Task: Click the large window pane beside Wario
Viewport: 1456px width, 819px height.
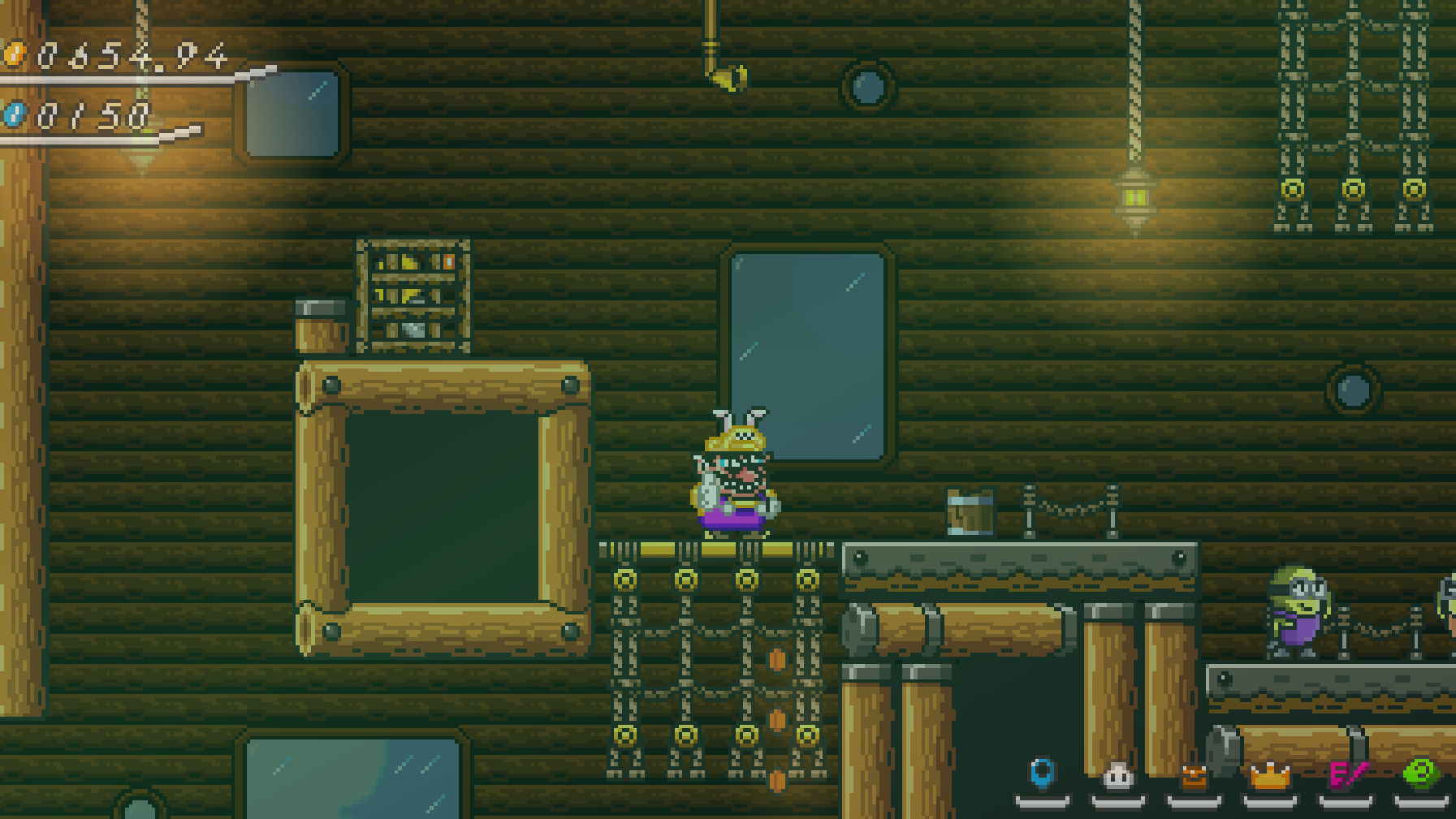Action: pyautogui.click(x=808, y=353)
